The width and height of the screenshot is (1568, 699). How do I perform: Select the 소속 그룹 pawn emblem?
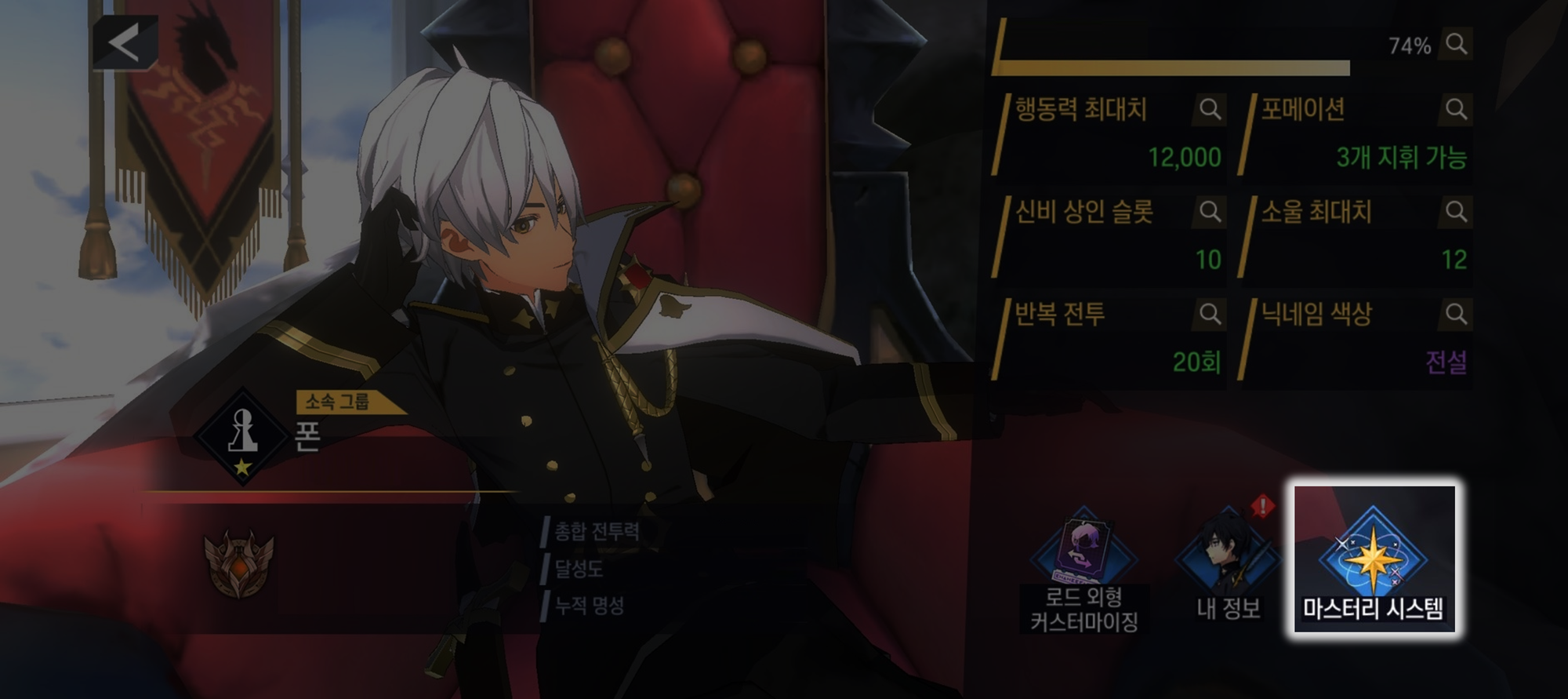pyautogui.click(x=242, y=436)
